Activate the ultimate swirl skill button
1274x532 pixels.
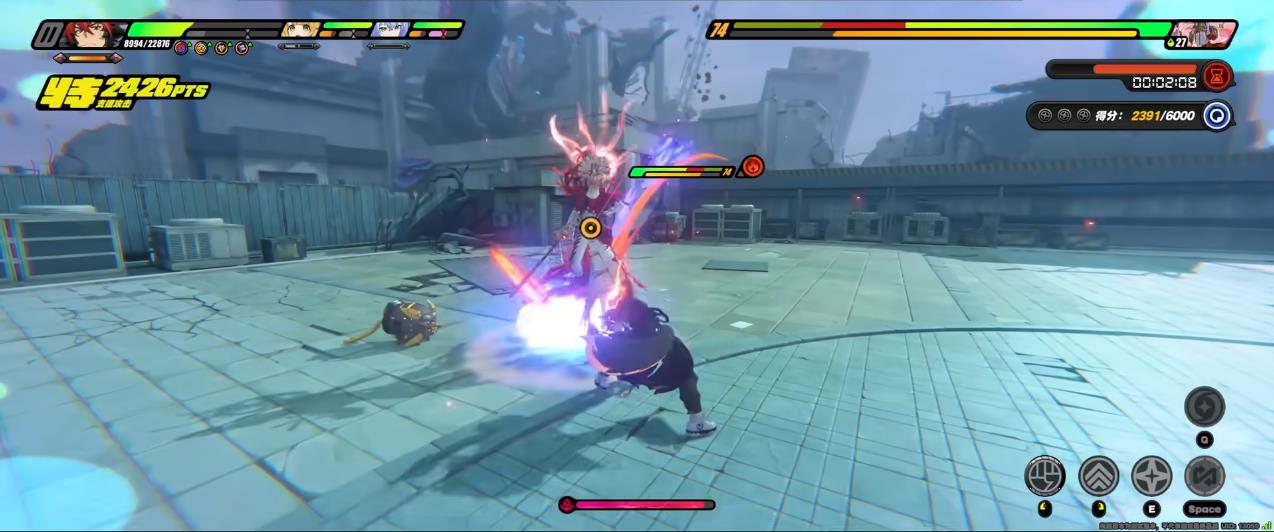[1204, 407]
